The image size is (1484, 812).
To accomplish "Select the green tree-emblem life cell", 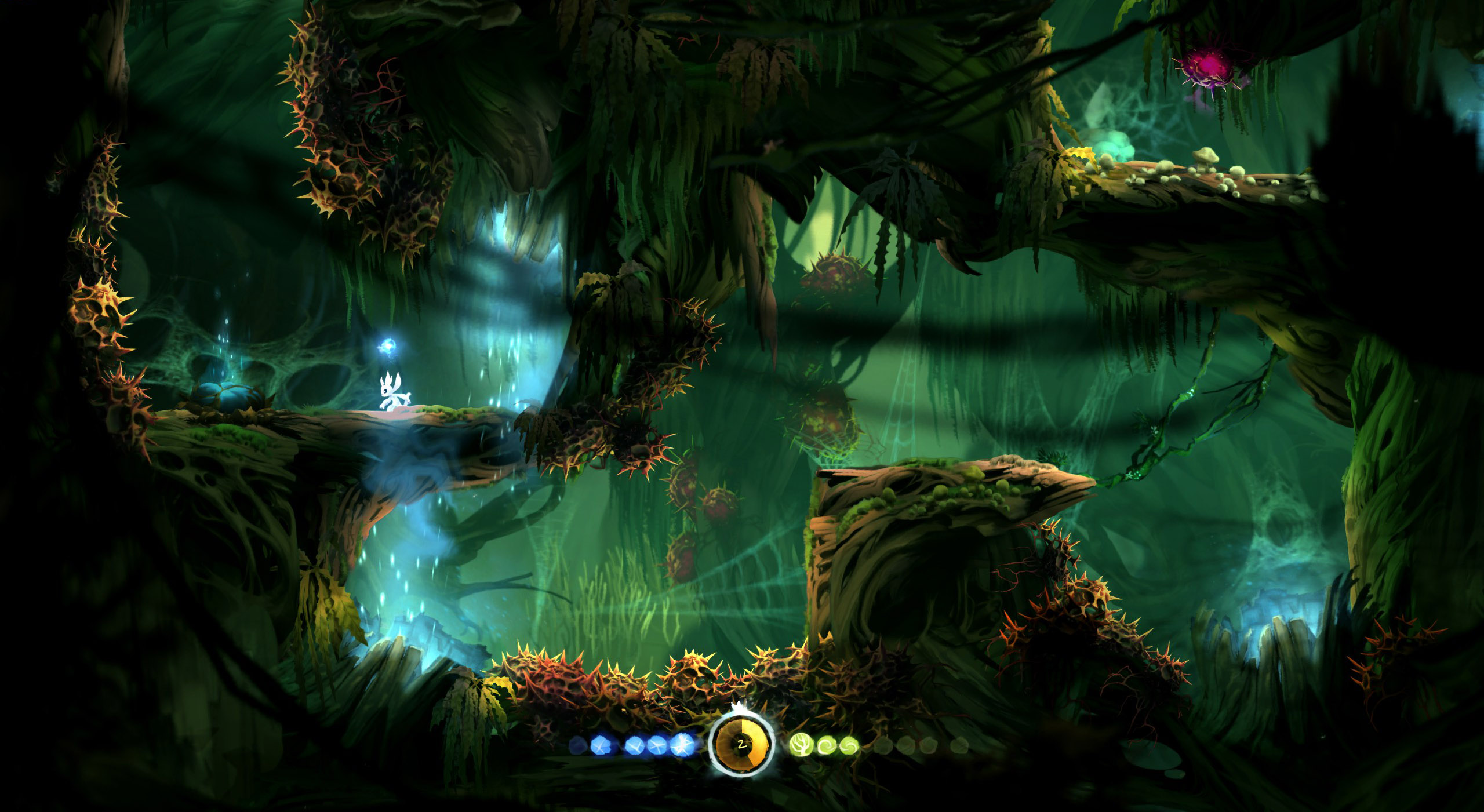I will [801, 745].
